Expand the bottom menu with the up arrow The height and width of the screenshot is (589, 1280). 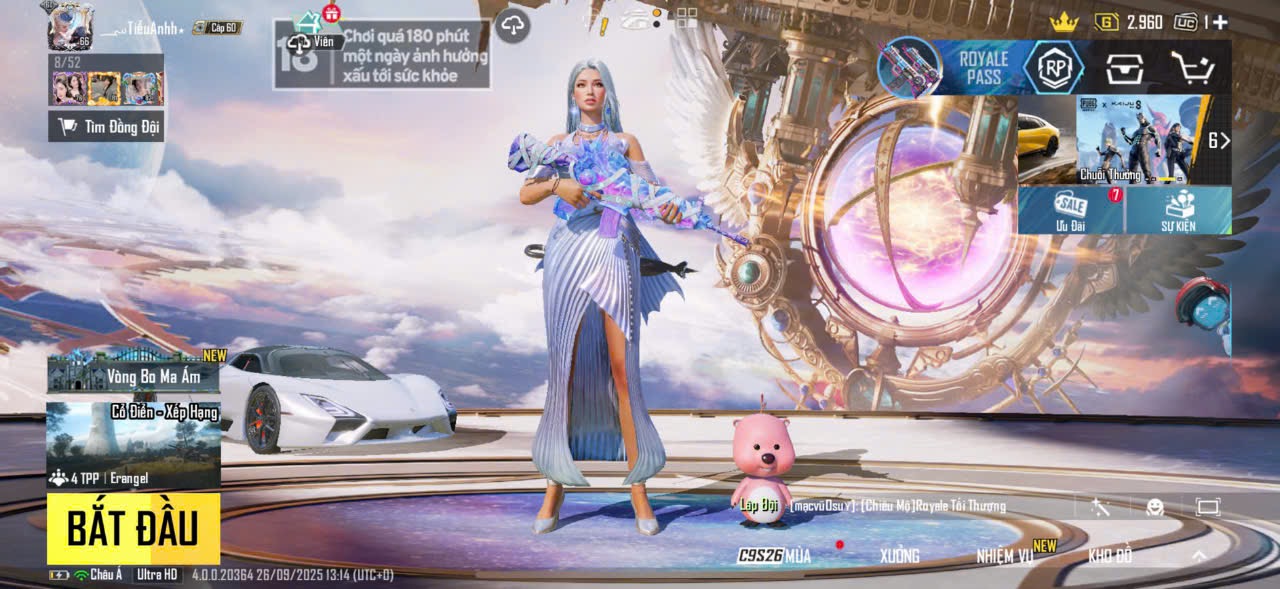(1199, 556)
